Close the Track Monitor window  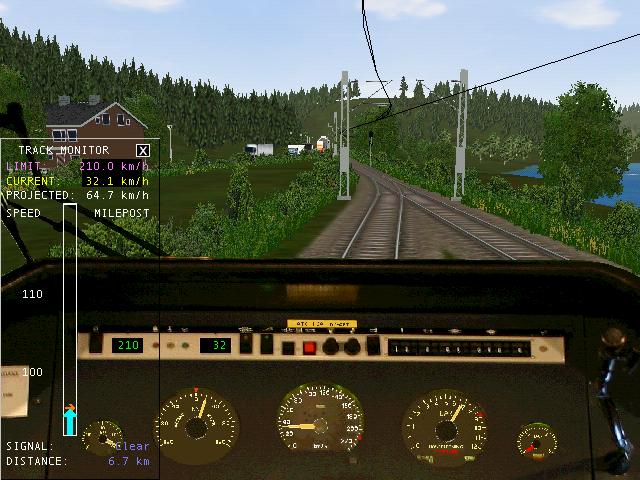point(143,150)
